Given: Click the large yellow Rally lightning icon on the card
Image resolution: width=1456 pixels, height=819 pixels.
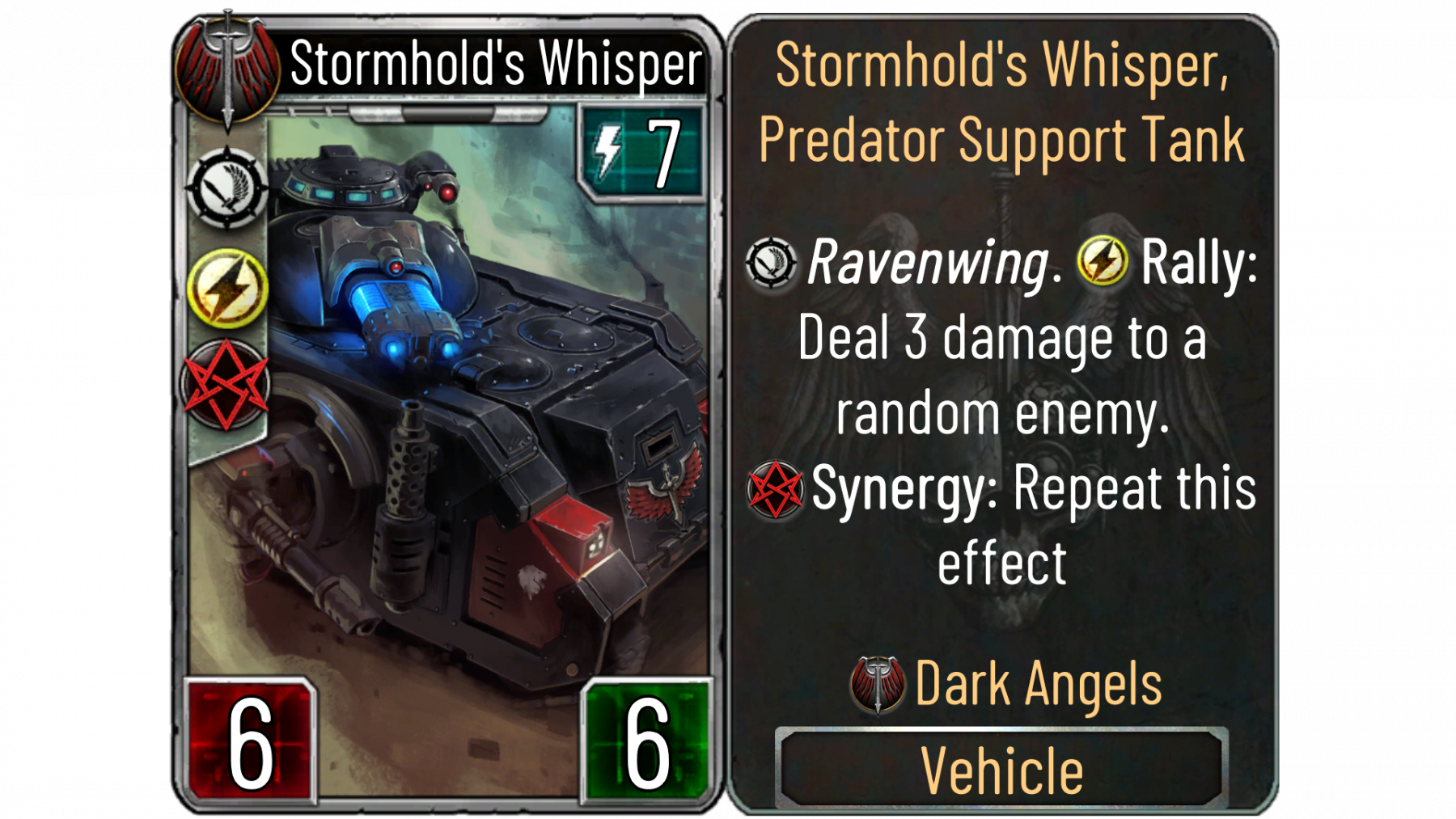Looking at the screenshot, I should (x=227, y=288).
